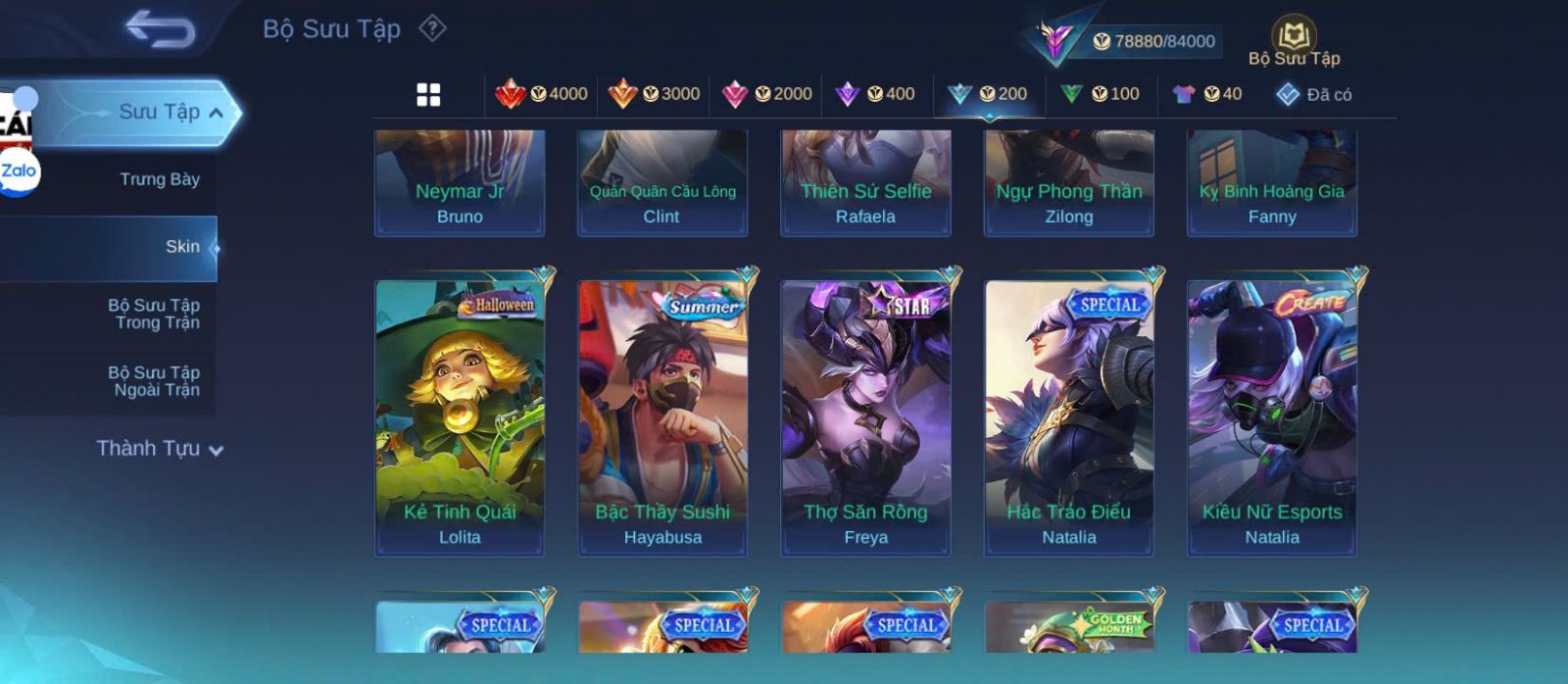This screenshot has height=684, width=1568.
Task: Open the Zalo chat overlay bubble
Action: point(20,171)
